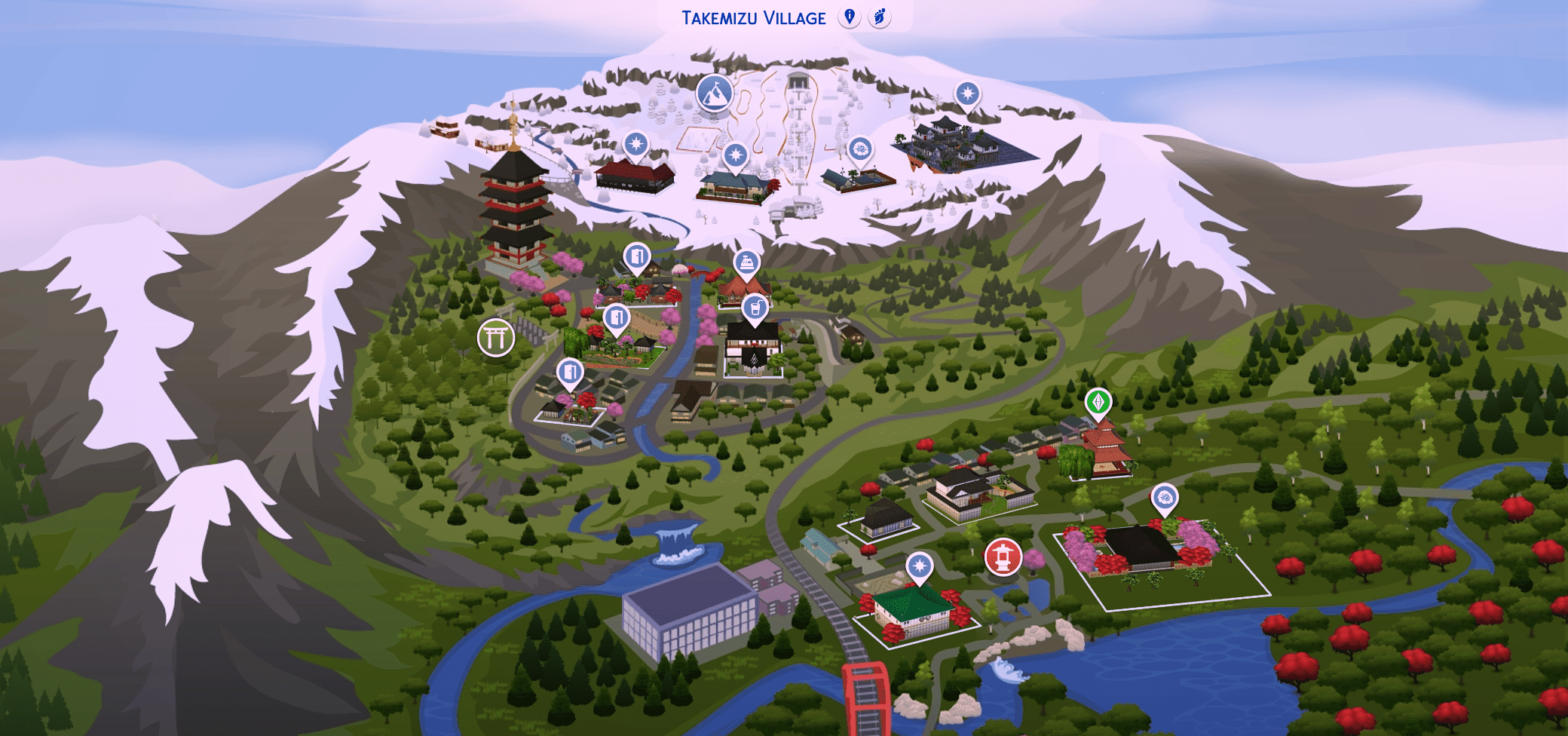The height and width of the screenshot is (736, 1568).
Task: Pick the star marker above the blue-roofed lodge
Action: 735,156
